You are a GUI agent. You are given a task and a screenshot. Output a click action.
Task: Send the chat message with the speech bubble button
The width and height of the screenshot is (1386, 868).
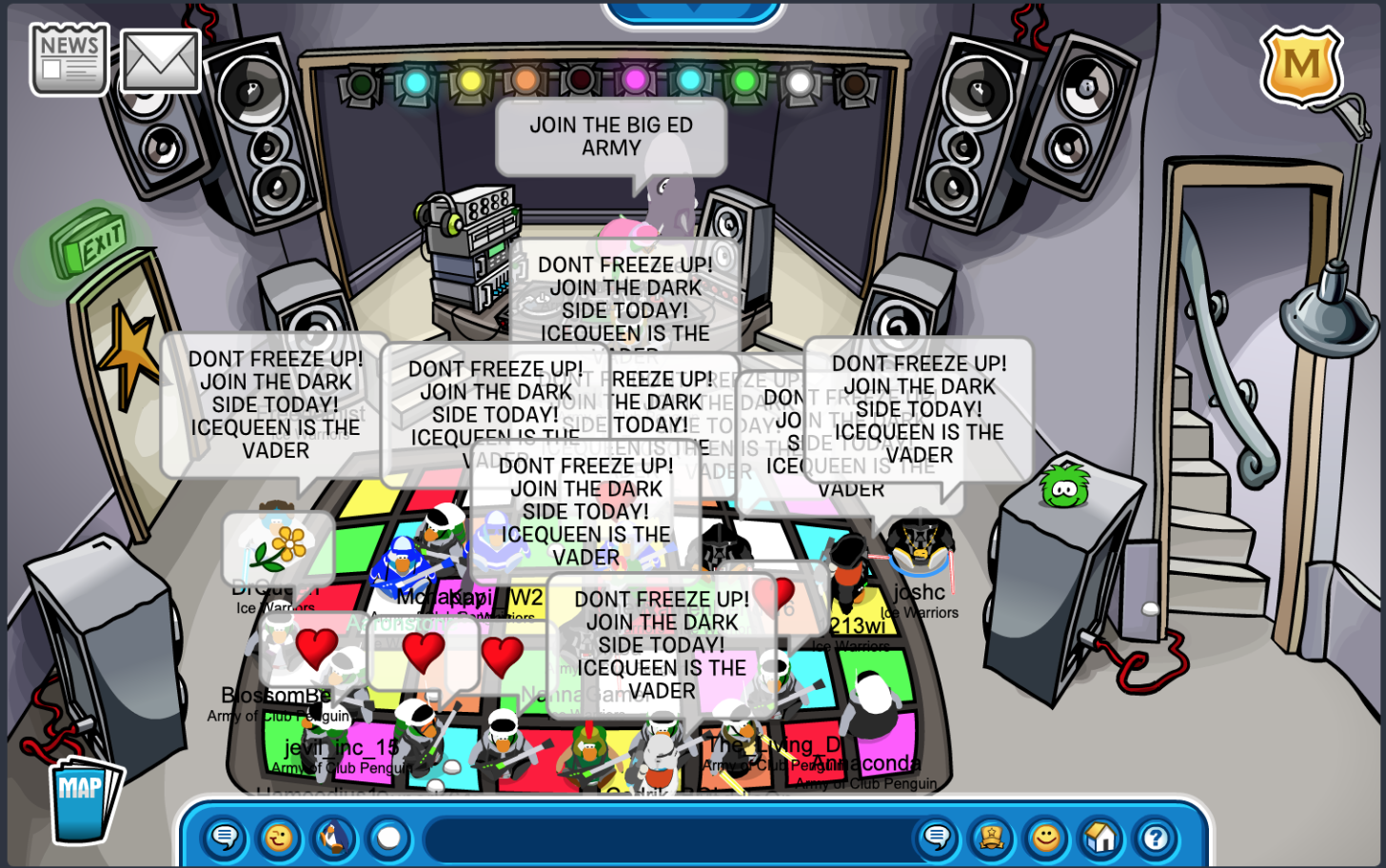pos(938,838)
